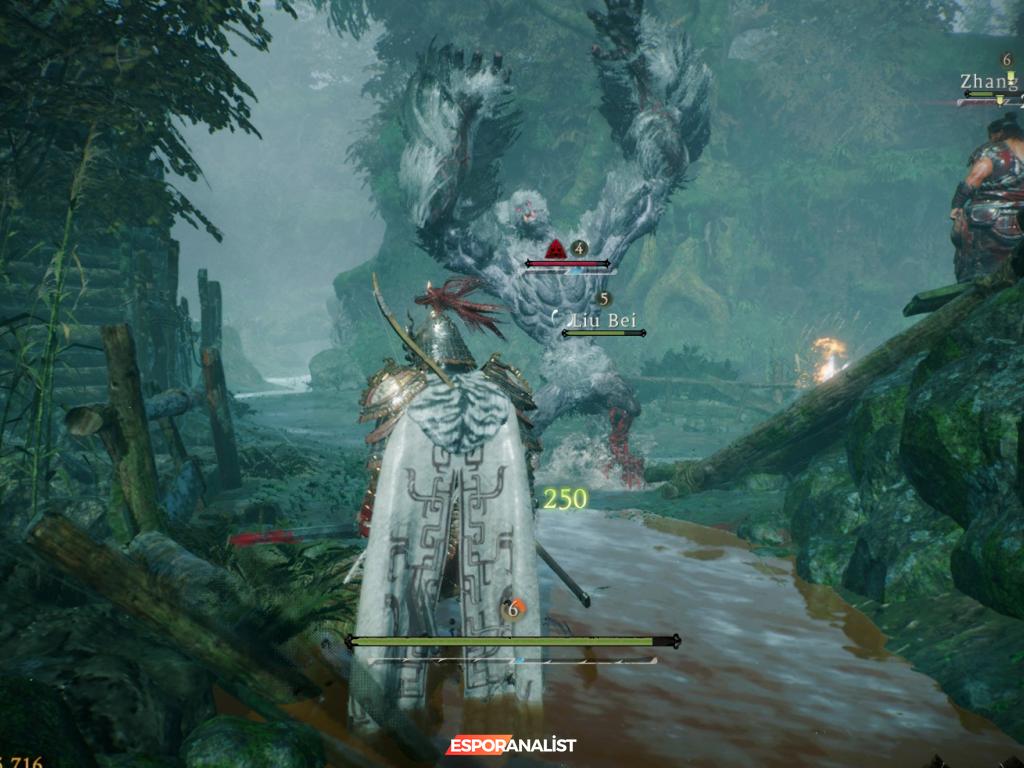Click the Esporanalist watermark logo
Screen dimensions: 1024x768
tap(511, 746)
